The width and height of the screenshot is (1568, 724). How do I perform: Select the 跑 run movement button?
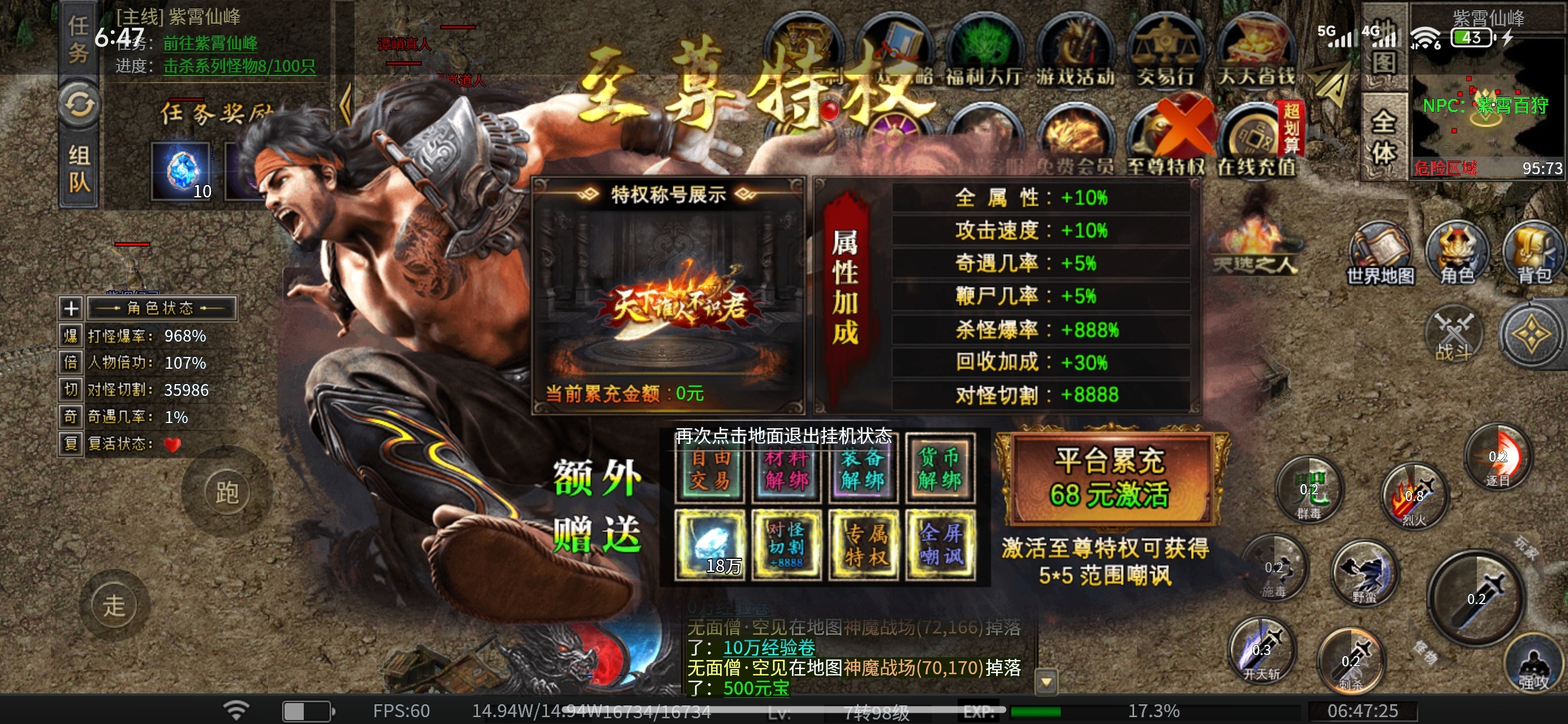227,492
